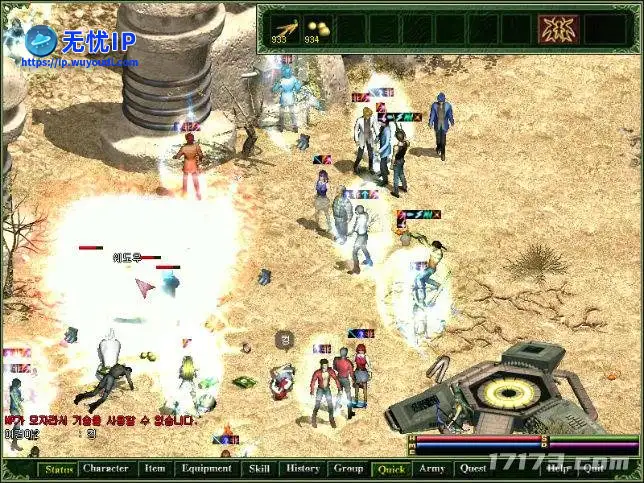Open the Status menu
644x483 pixels.
tap(57, 468)
